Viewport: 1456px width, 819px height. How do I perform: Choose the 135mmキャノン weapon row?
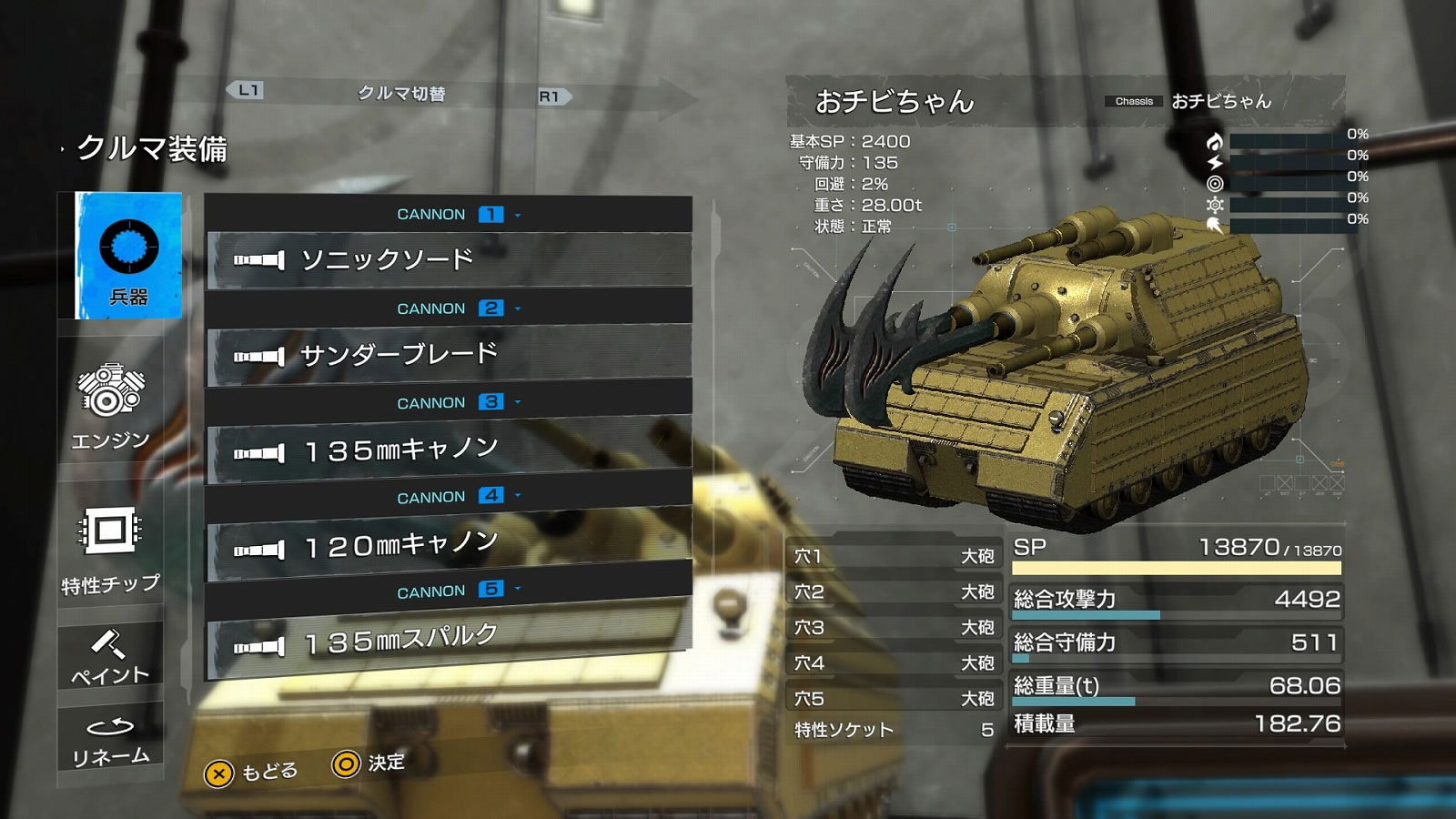pyautogui.click(x=449, y=450)
